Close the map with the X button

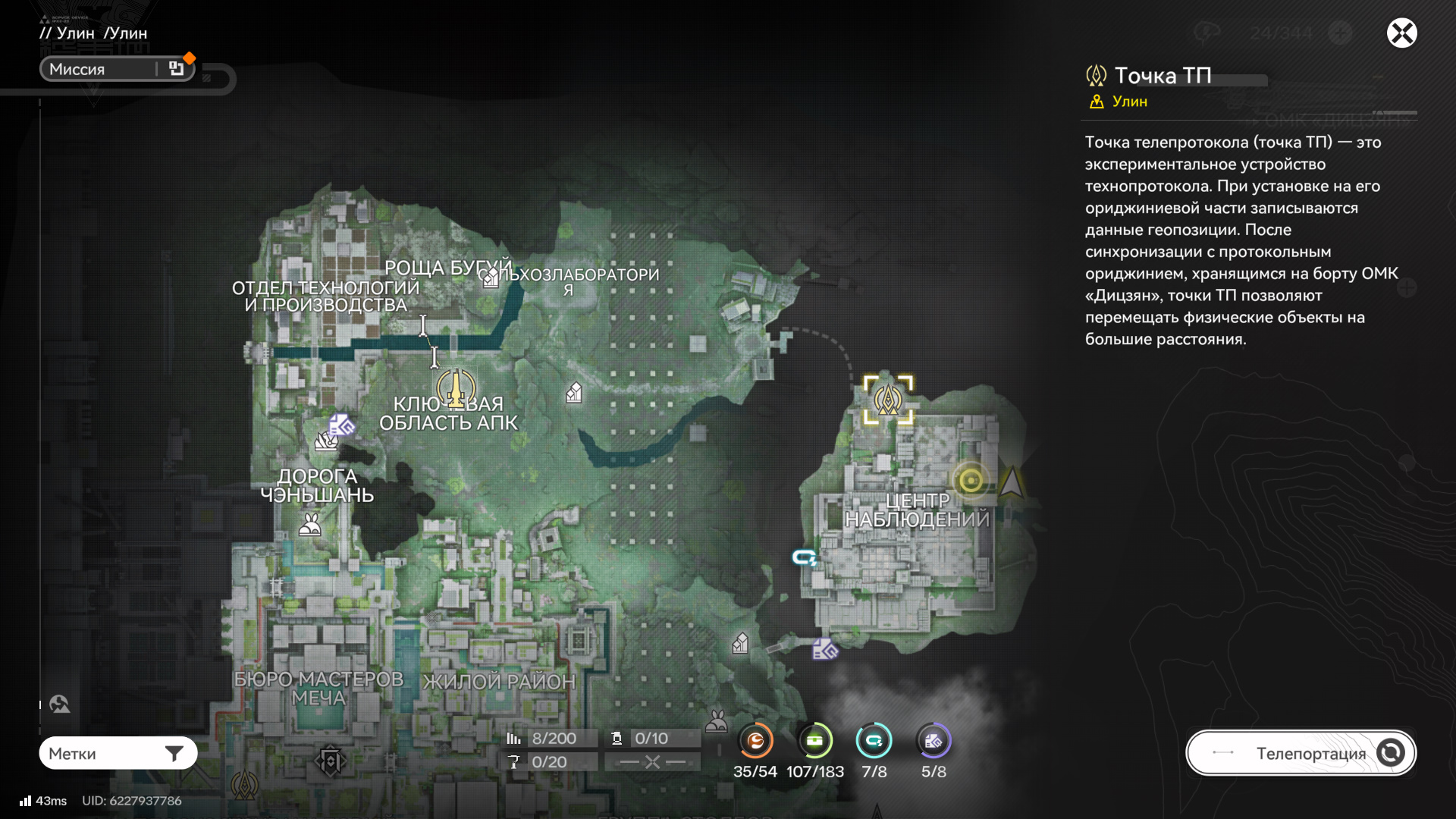[1401, 33]
